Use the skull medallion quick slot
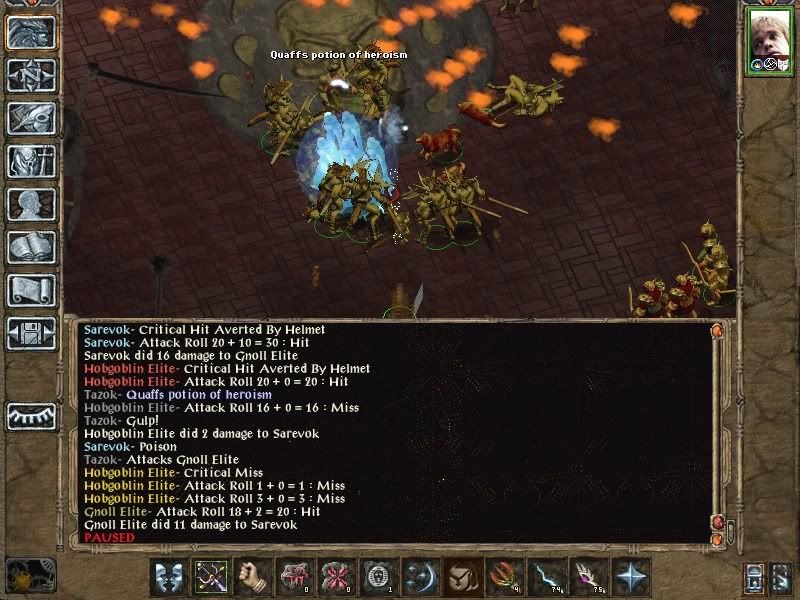 pos(379,577)
